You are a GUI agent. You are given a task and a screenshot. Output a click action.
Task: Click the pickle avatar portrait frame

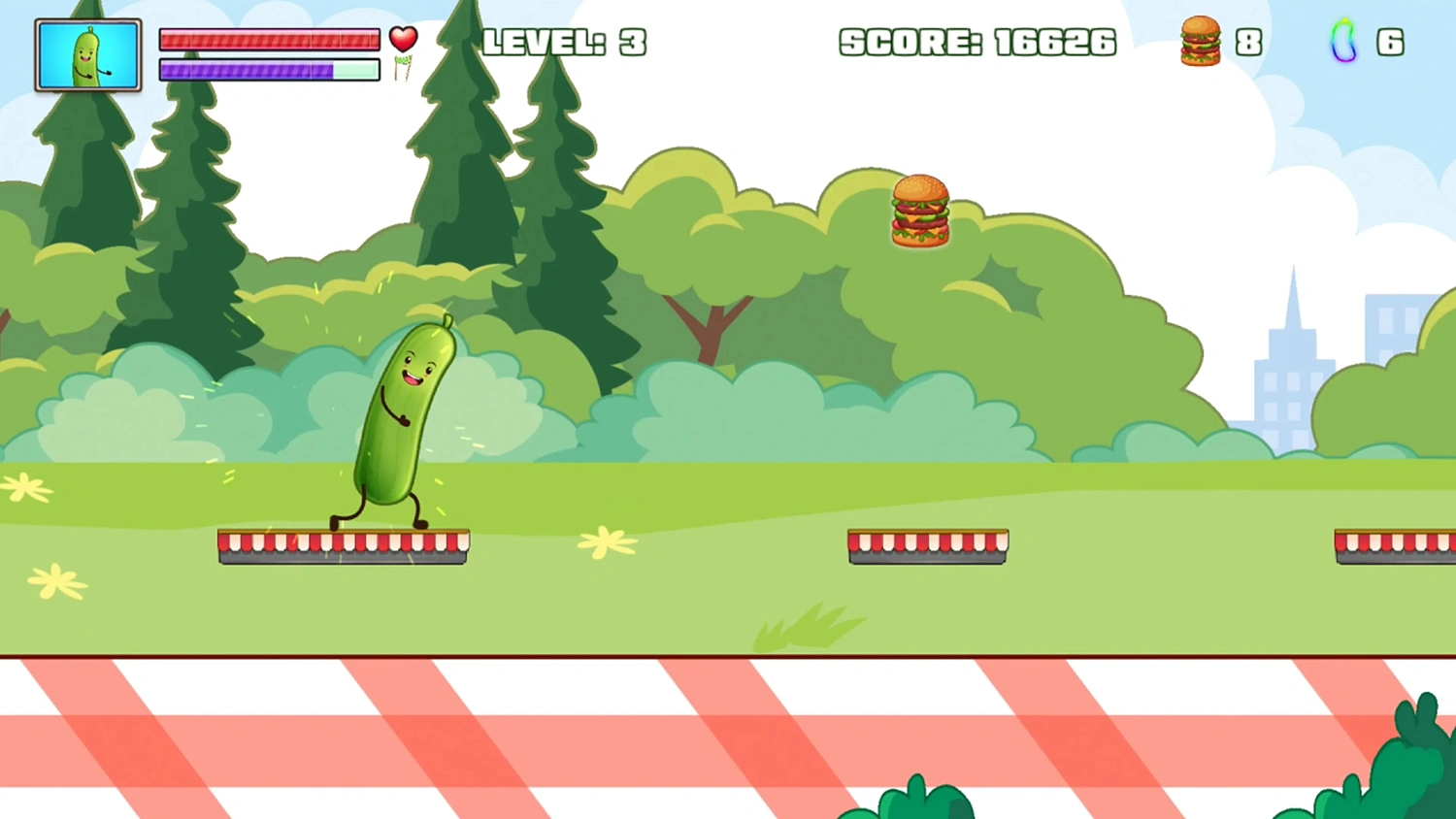point(87,53)
